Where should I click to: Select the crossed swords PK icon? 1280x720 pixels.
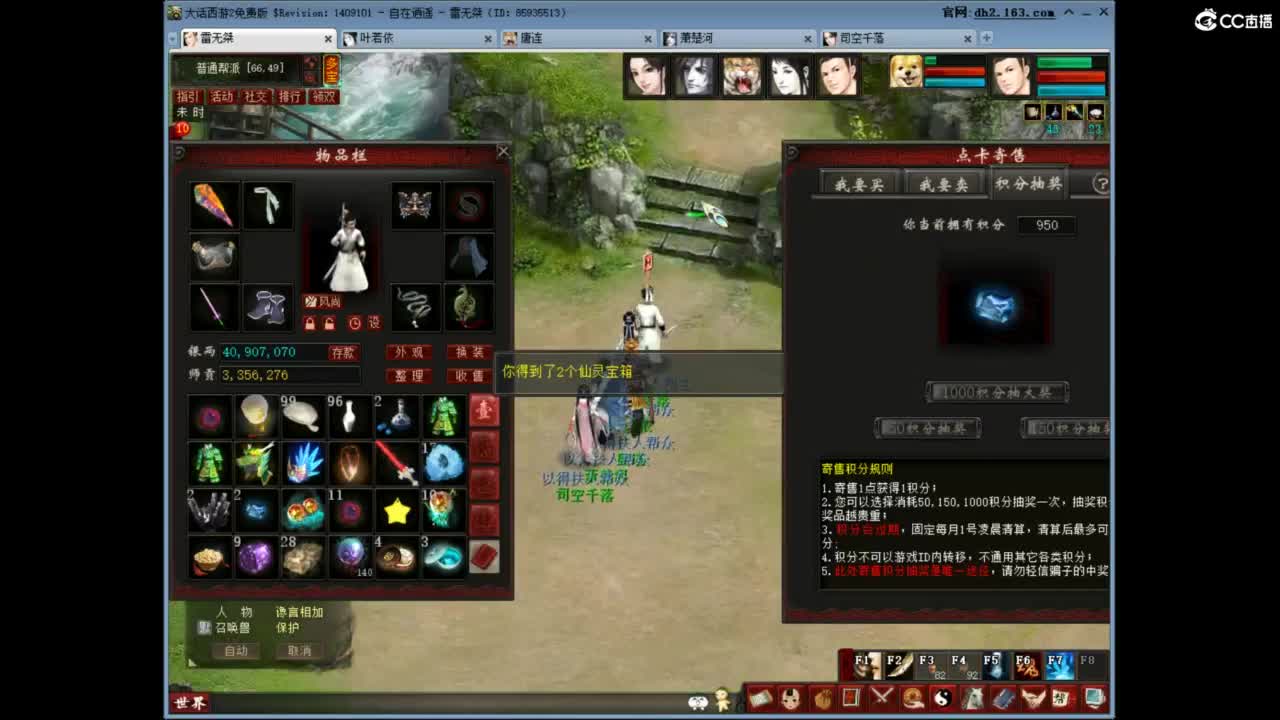(x=882, y=697)
